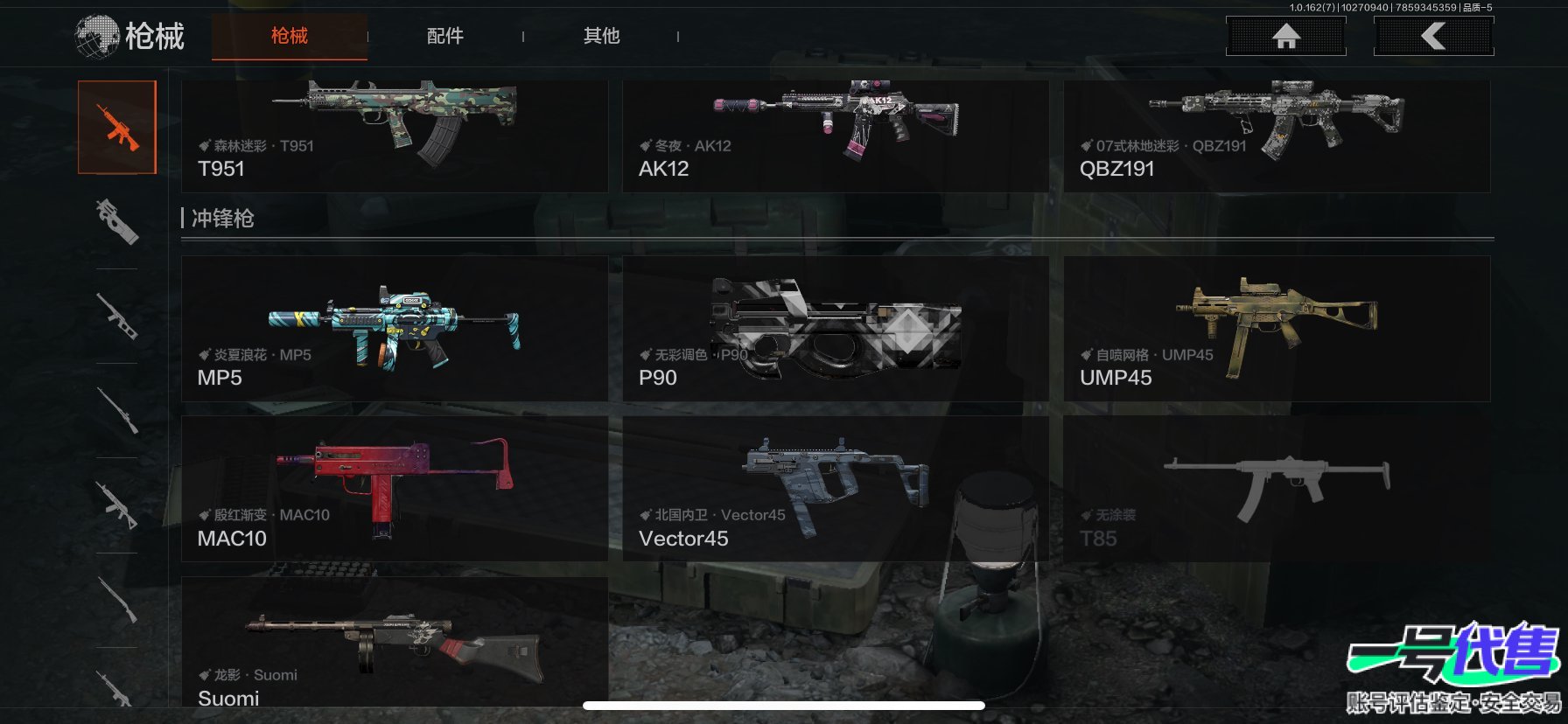Choose the QBZ191 weapon card
This screenshot has width=1568, height=724.
pyautogui.click(x=1276, y=136)
